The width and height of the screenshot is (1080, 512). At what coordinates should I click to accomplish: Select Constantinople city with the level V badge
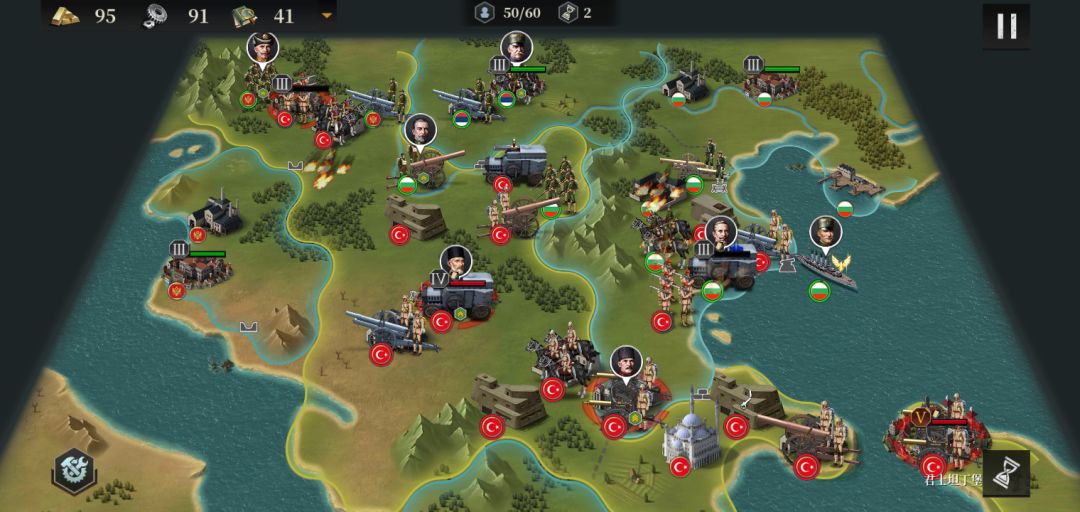[x=937, y=438]
